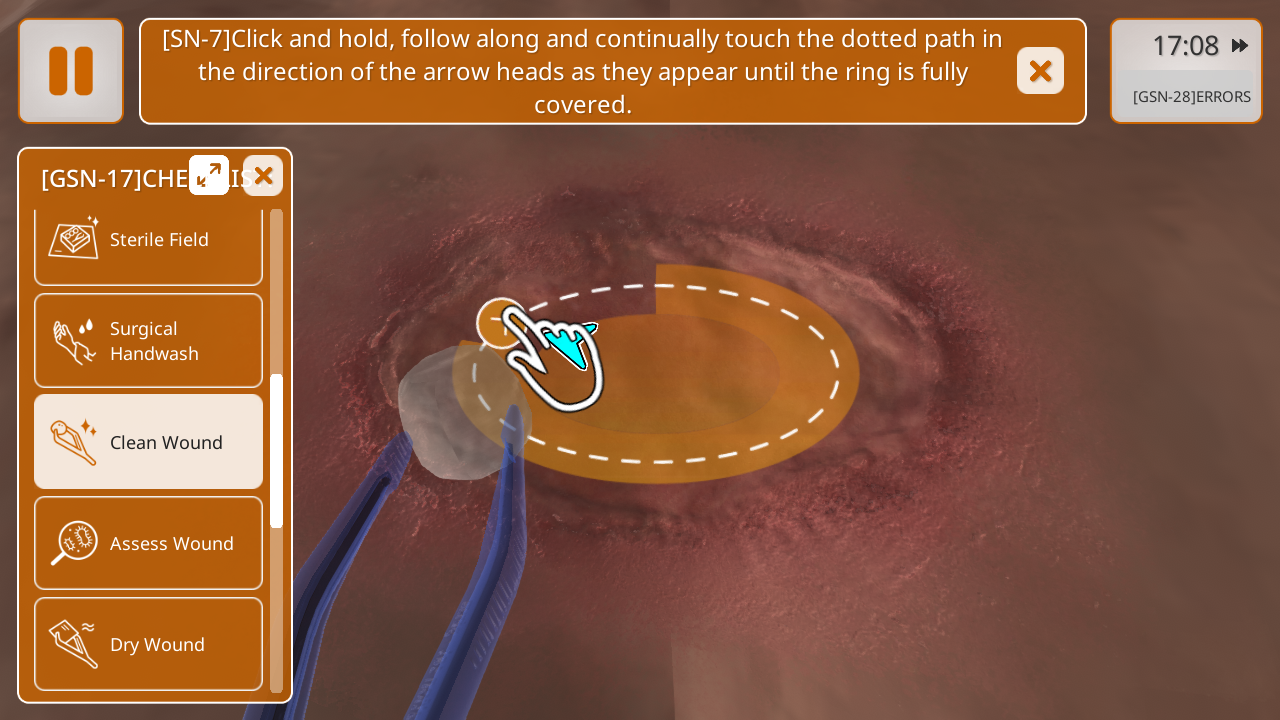Choose the Surgical Handwash step
Screen dimensions: 1280x720
[148, 341]
